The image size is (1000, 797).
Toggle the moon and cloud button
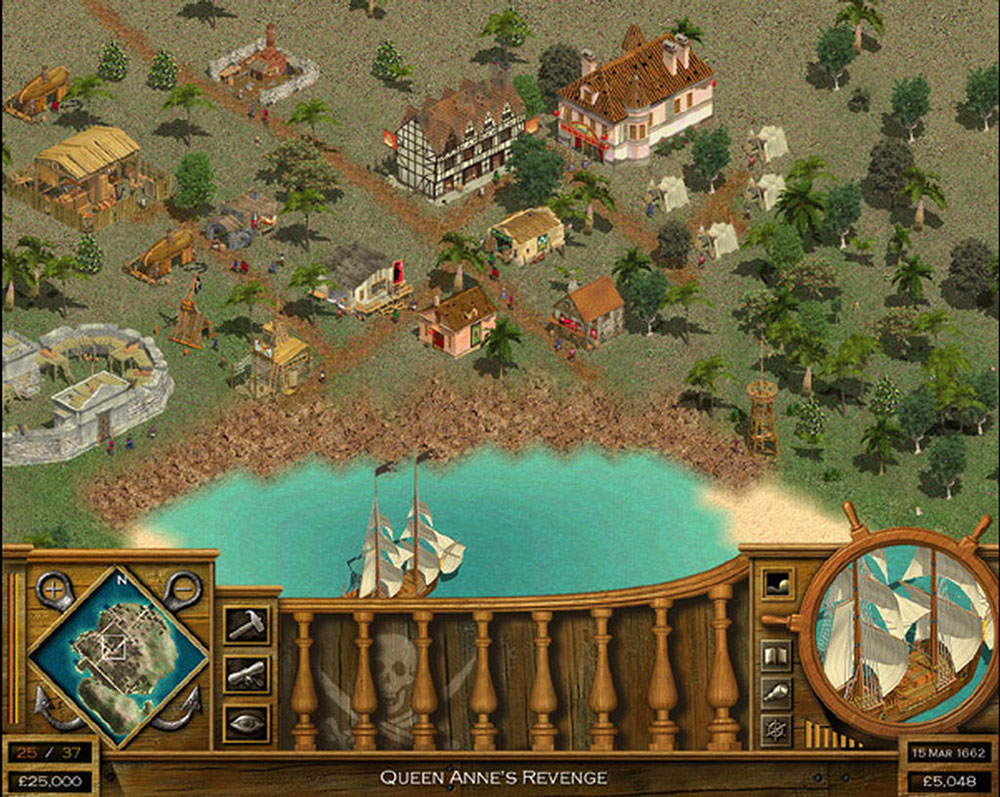click(775, 584)
